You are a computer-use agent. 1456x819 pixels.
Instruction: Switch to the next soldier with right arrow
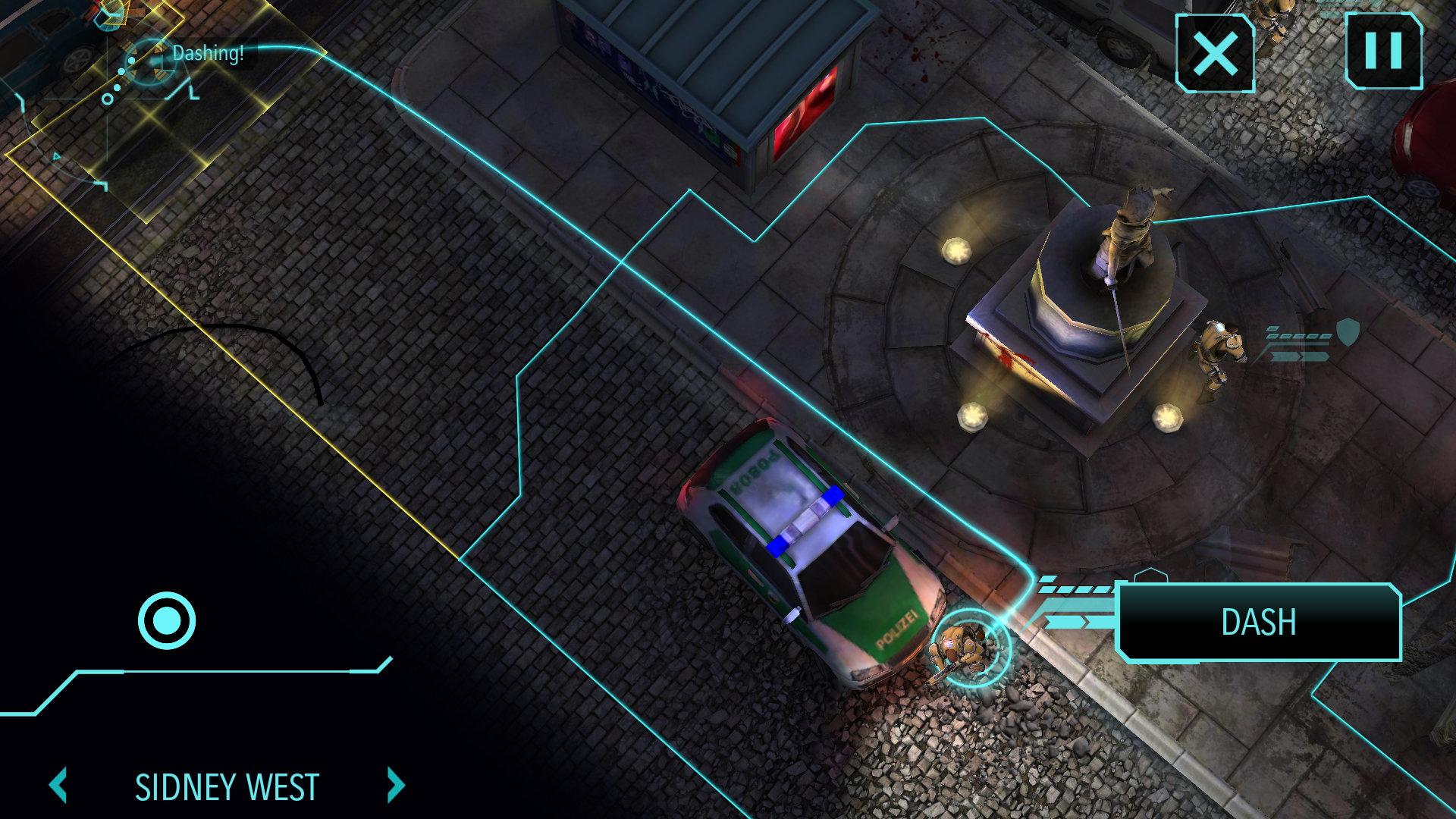(x=395, y=786)
